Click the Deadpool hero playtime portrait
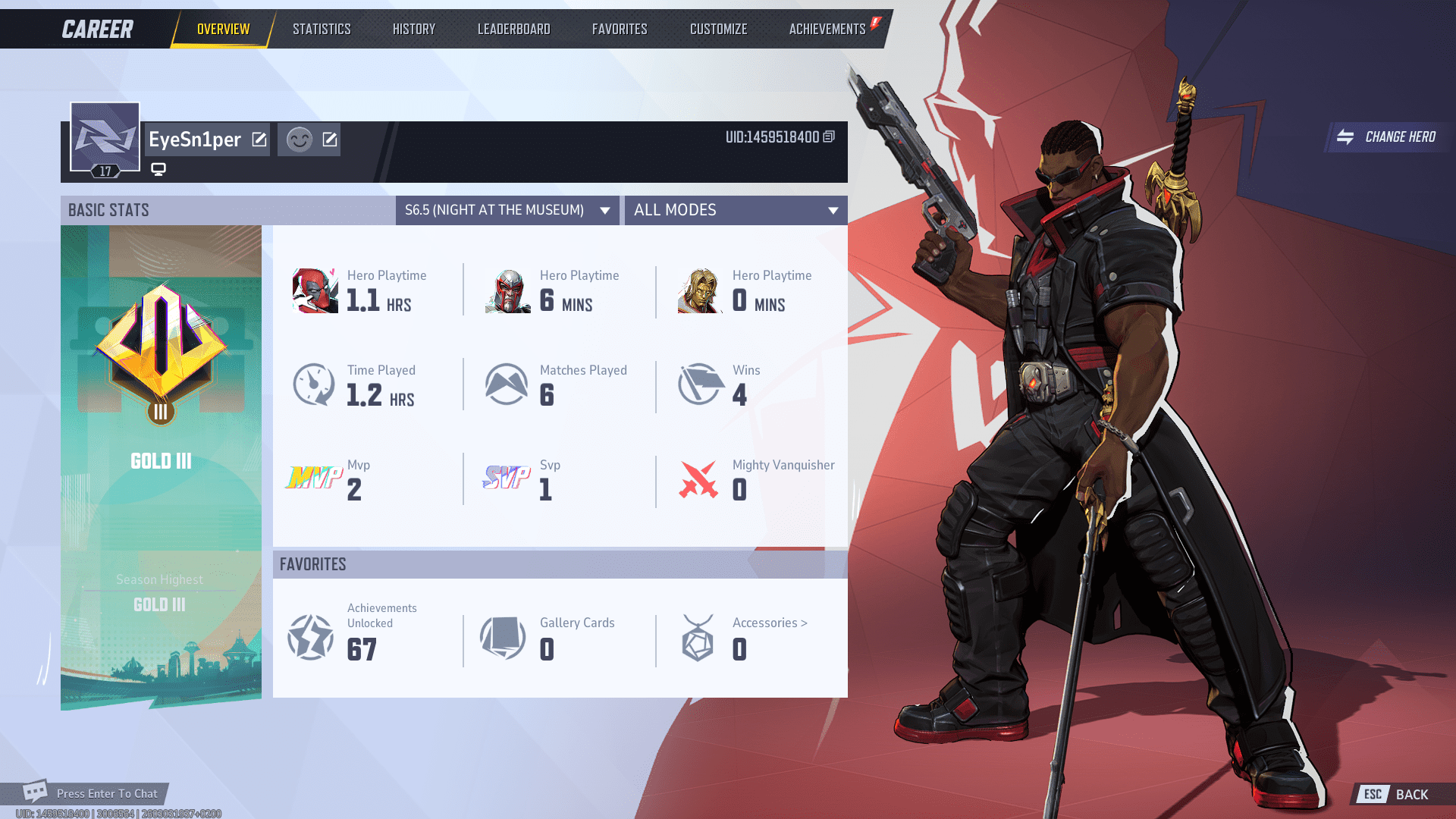This screenshot has height=819, width=1456. pos(314,290)
